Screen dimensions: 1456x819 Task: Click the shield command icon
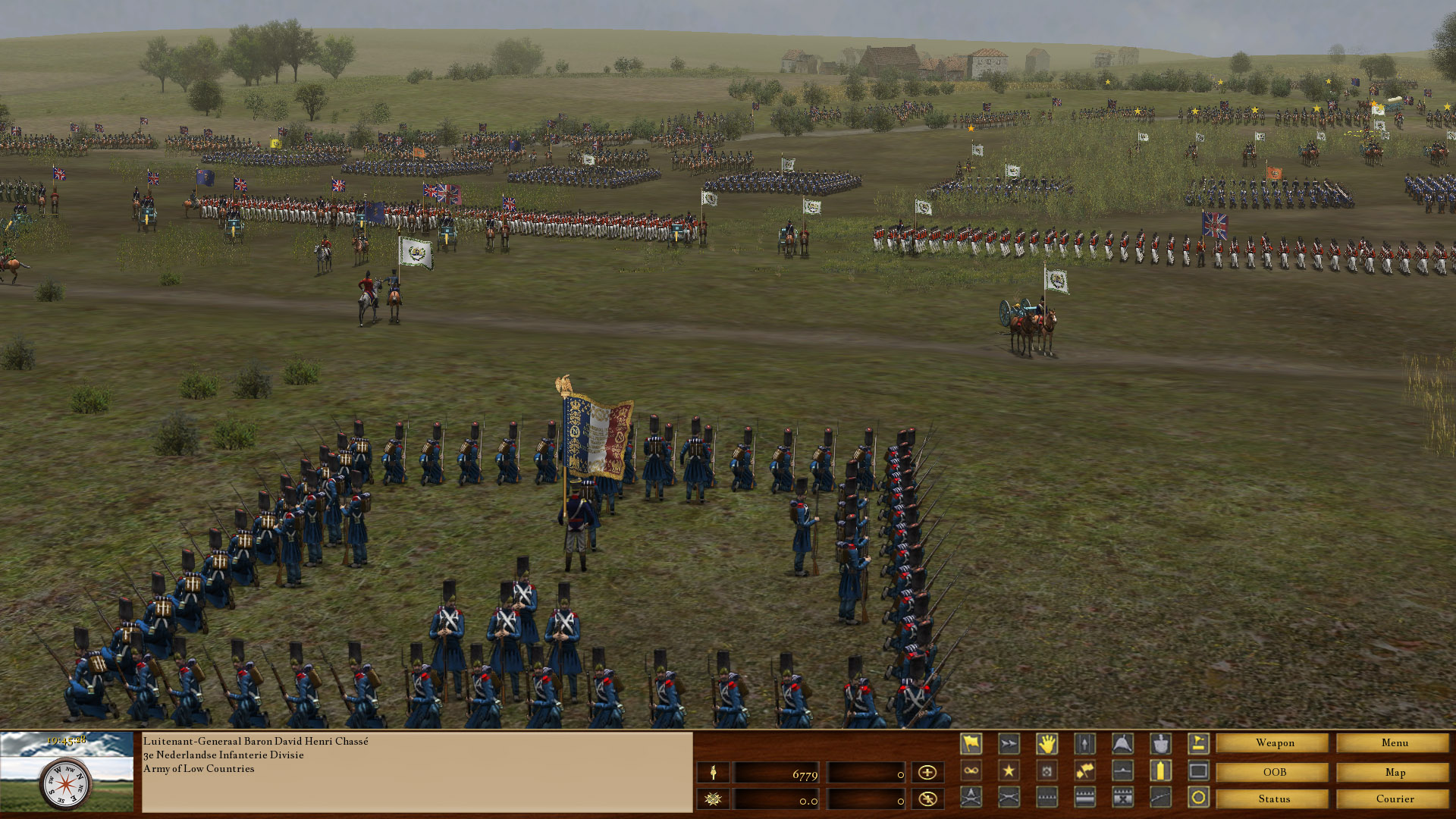[1160, 744]
